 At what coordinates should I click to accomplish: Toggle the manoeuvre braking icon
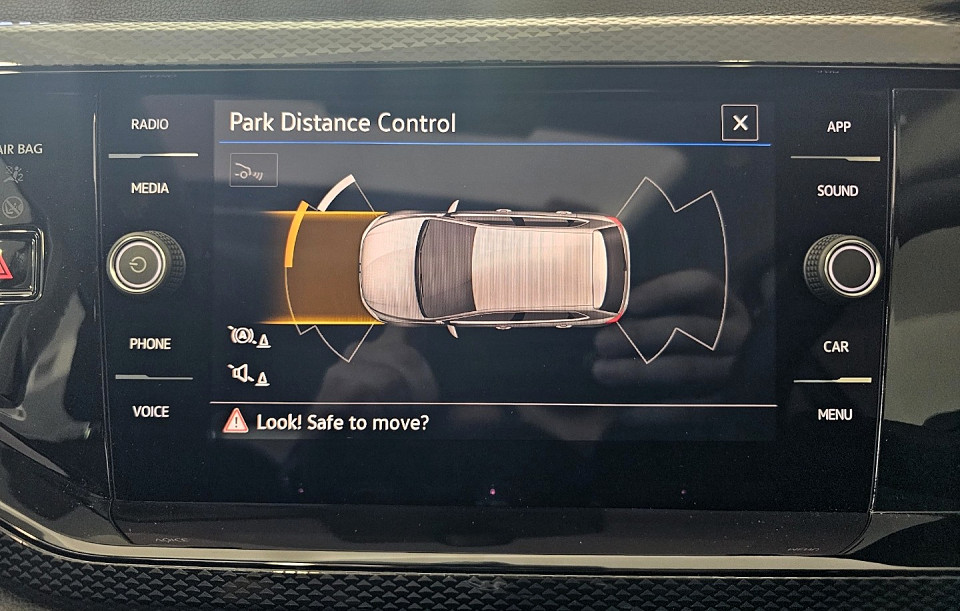point(247,337)
